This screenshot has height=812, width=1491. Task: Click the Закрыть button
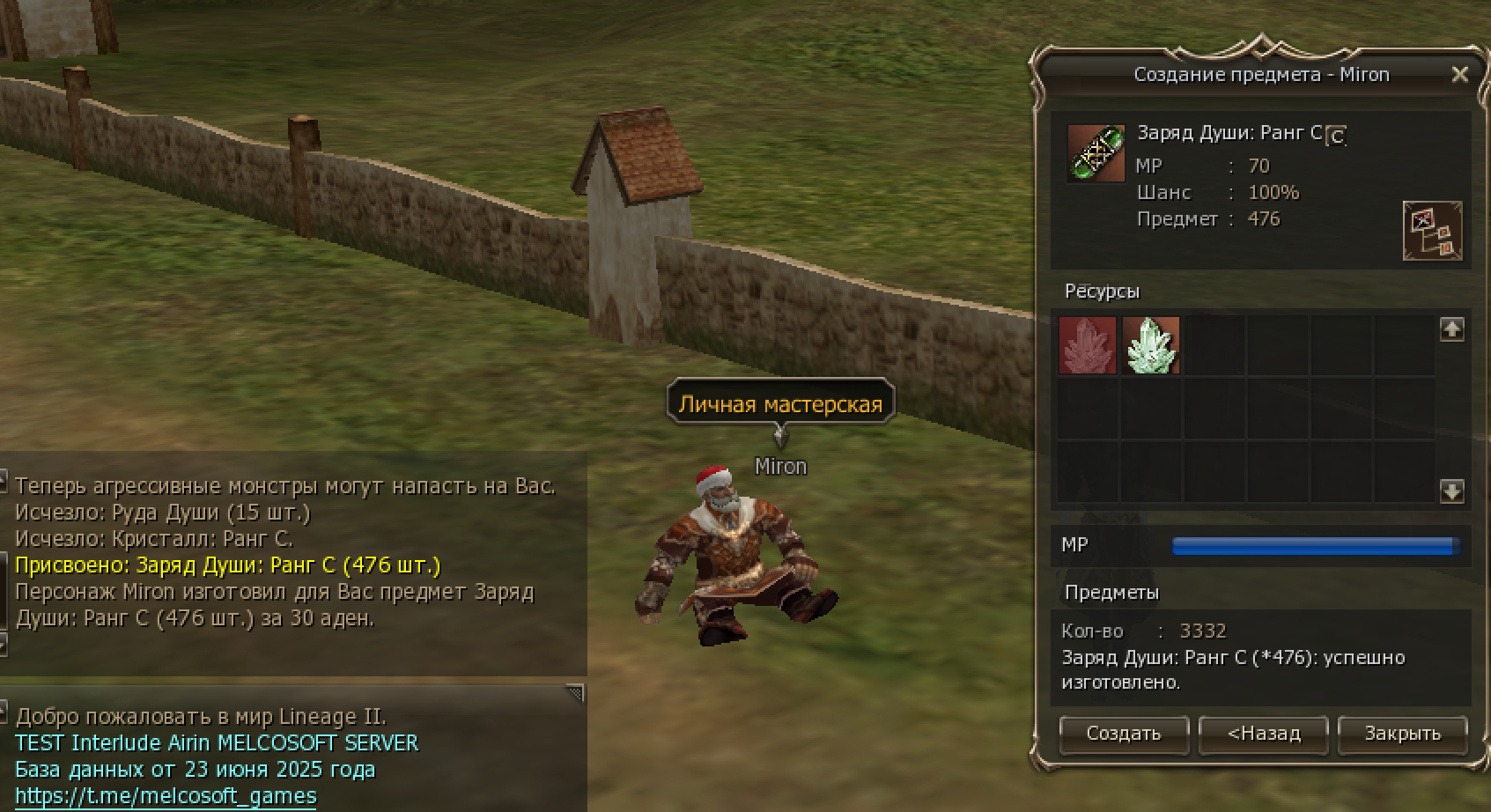[x=1402, y=734]
